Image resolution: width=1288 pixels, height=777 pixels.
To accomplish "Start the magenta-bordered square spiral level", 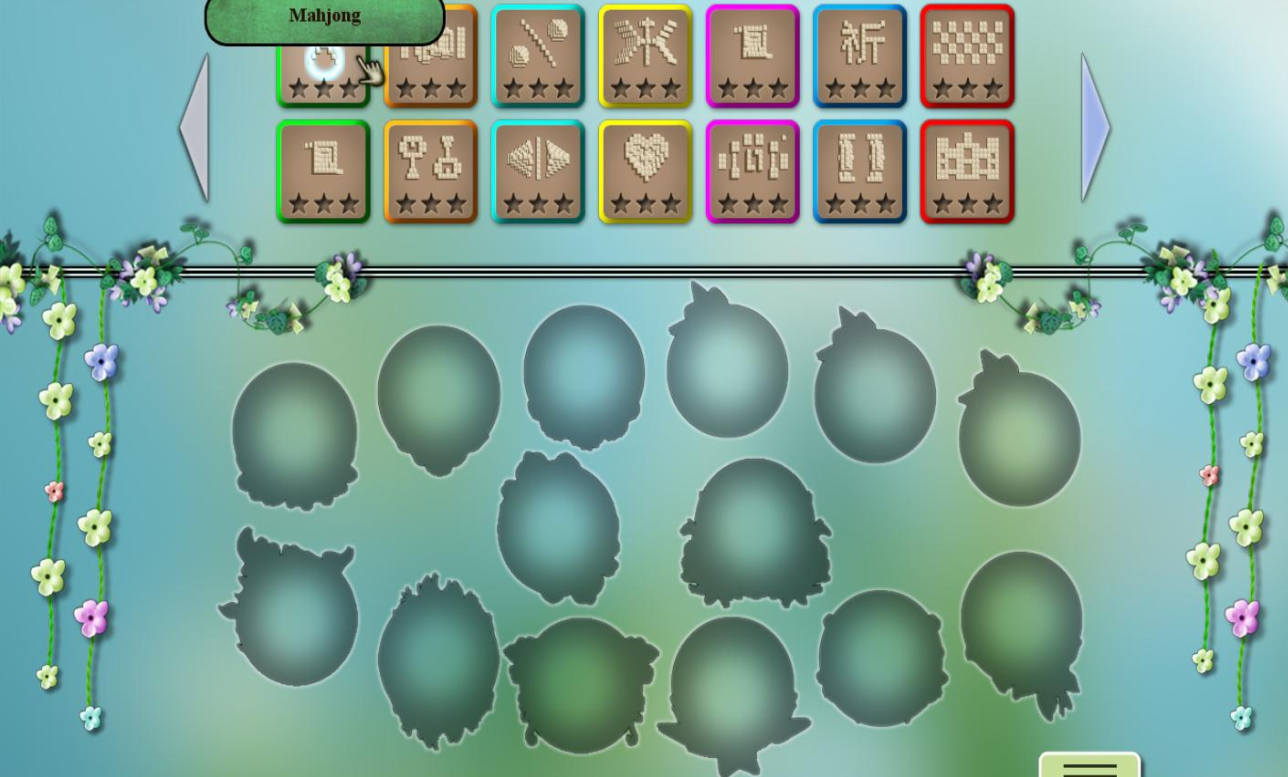I will pyautogui.click(x=752, y=56).
